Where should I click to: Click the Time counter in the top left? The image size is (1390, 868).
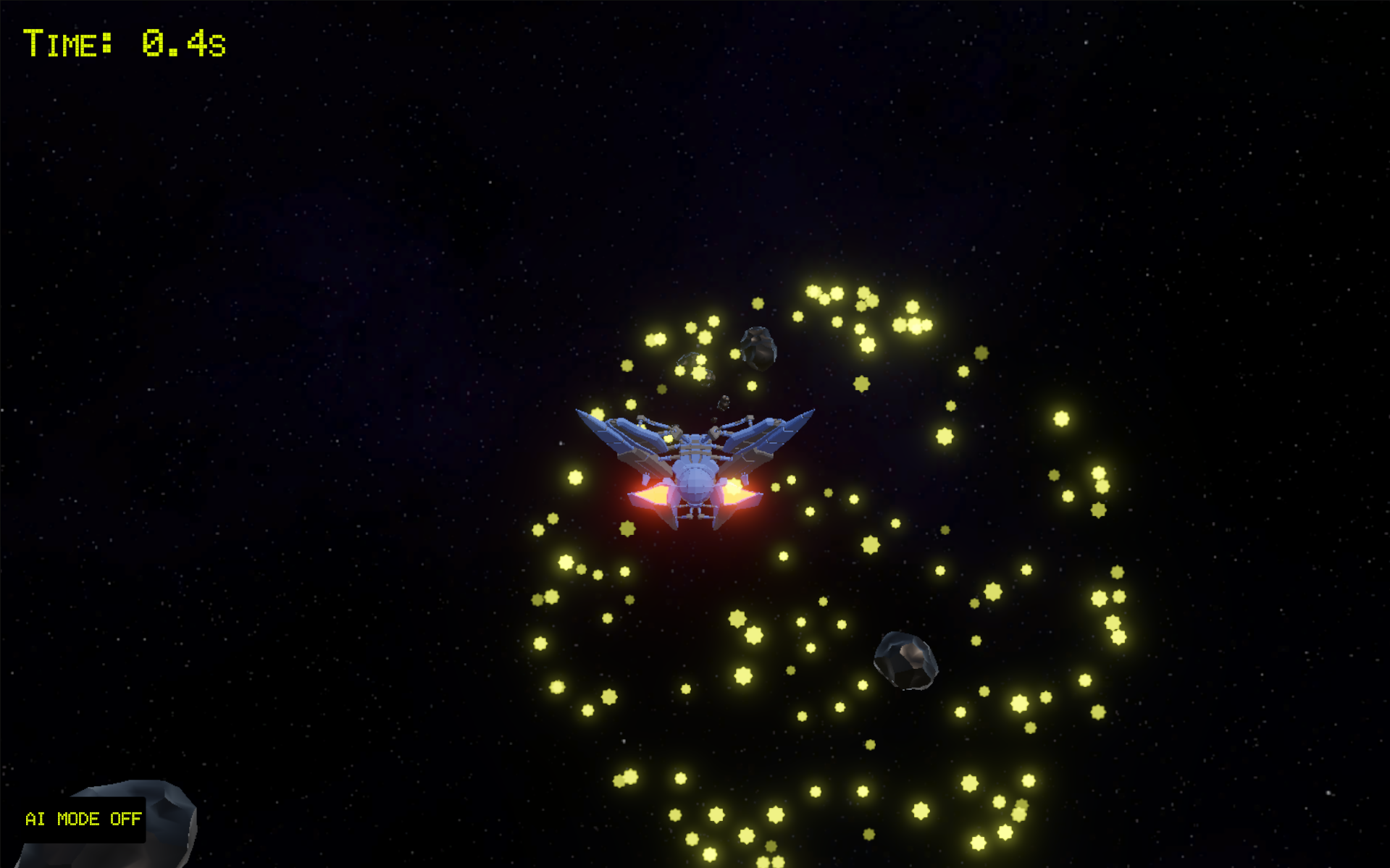click(x=123, y=43)
